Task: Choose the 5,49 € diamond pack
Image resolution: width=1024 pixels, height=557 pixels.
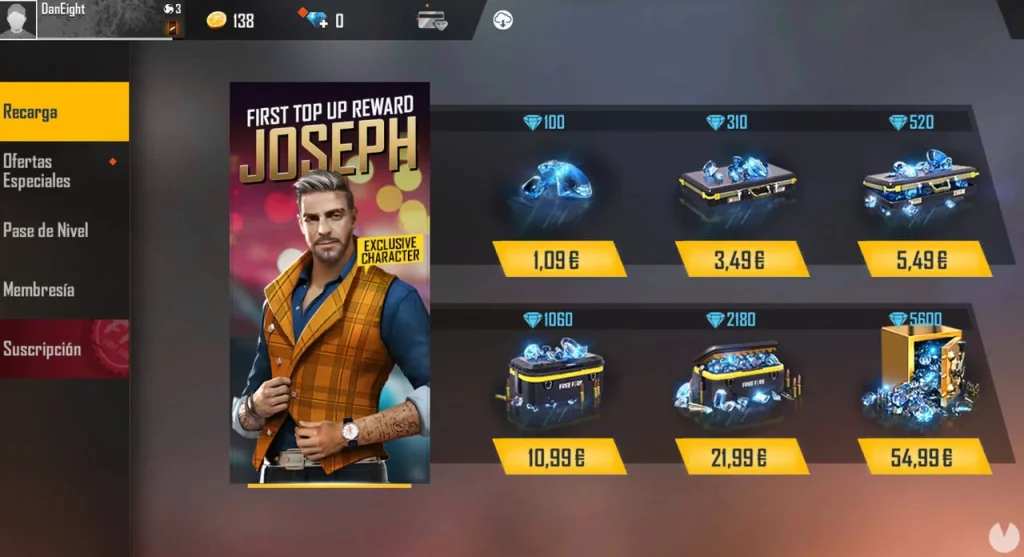Action: (x=923, y=259)
